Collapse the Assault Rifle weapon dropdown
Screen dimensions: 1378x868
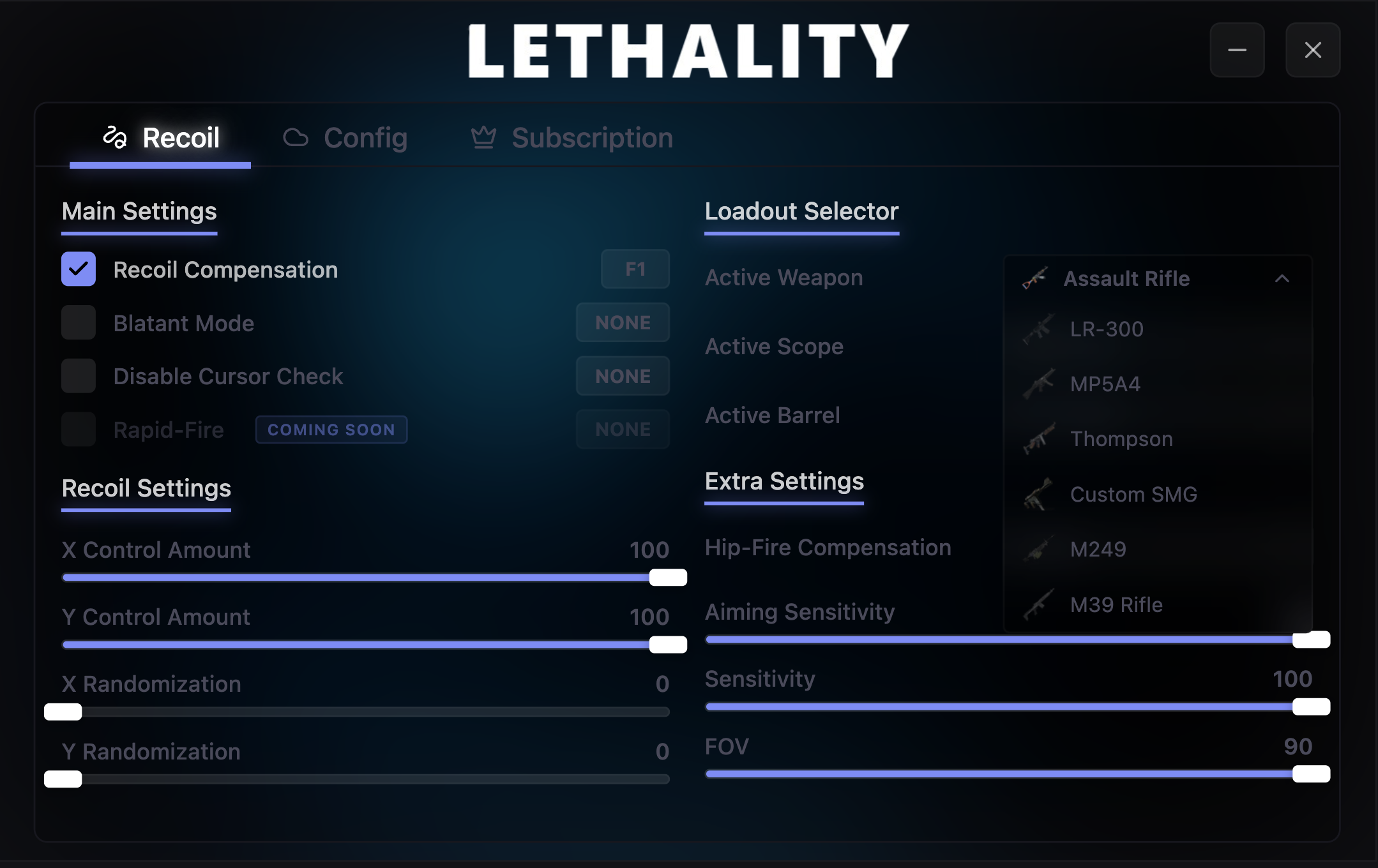(x=1282, y=279)
